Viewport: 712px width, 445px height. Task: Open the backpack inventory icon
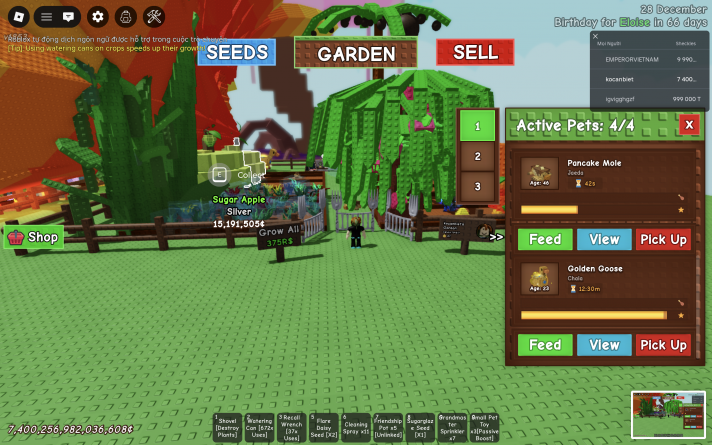125,16
